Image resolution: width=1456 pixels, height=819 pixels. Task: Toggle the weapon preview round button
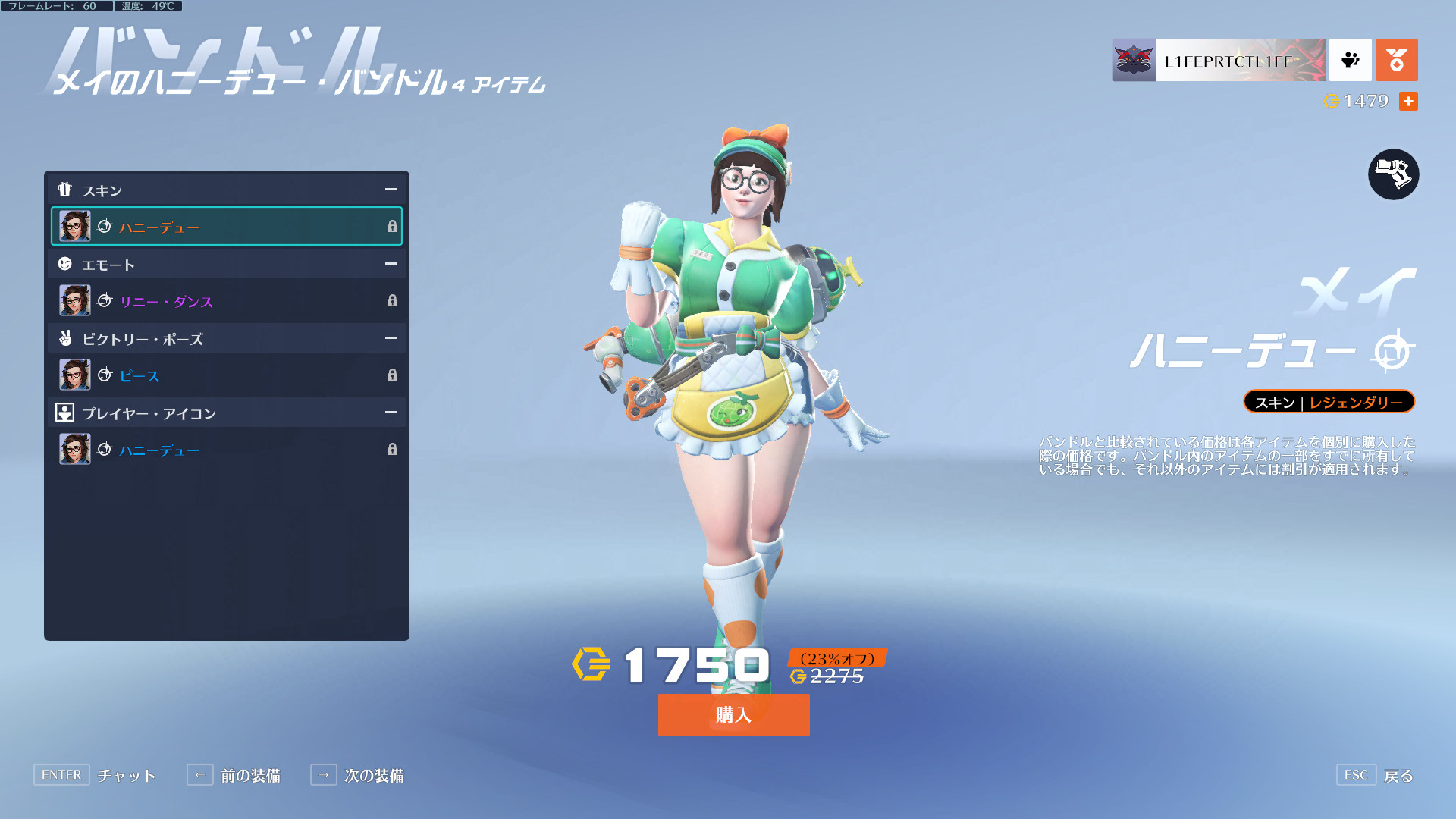1393,174
